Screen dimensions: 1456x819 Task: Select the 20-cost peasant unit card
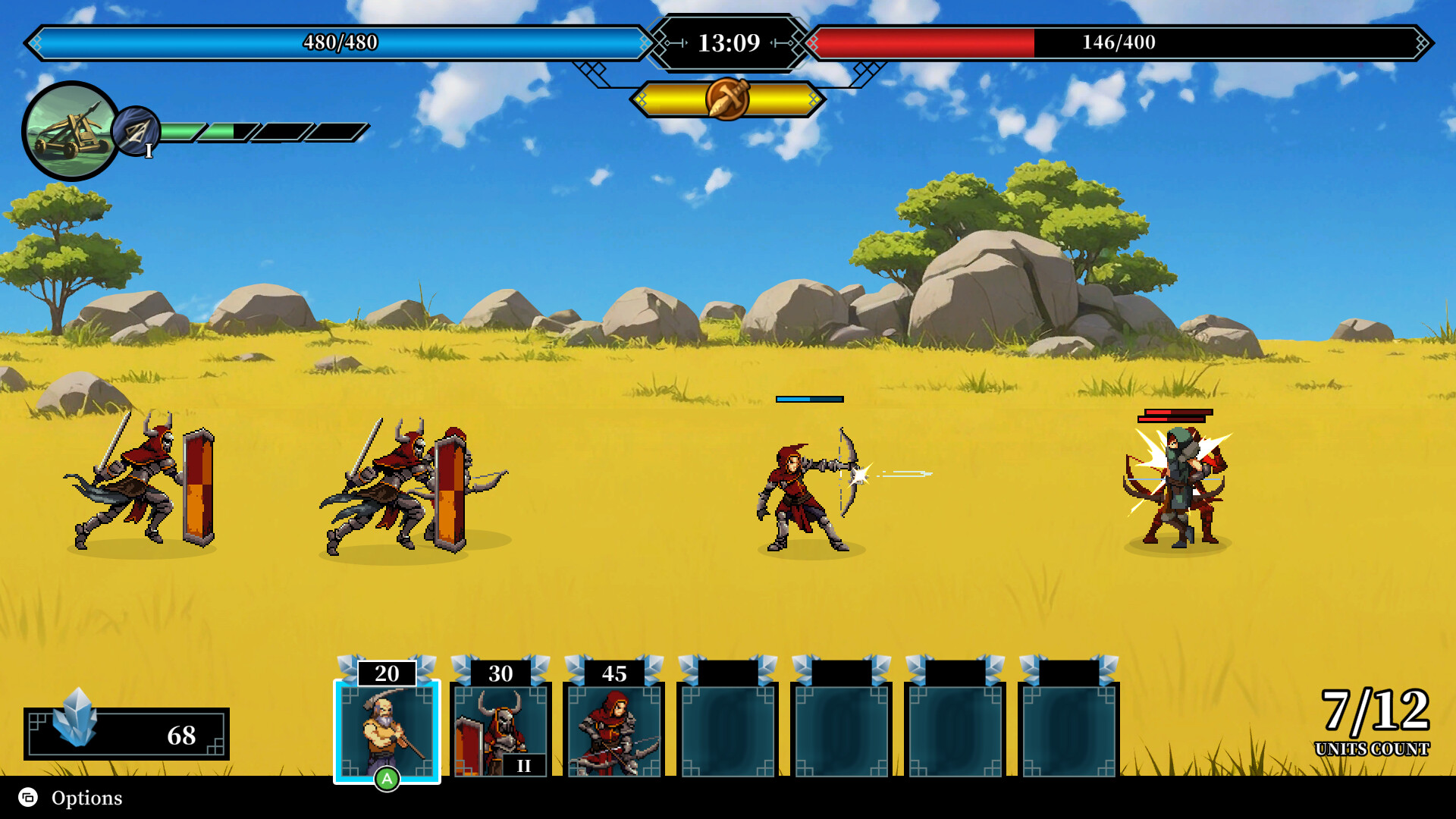pyautogui.click(x=388, y=730)
